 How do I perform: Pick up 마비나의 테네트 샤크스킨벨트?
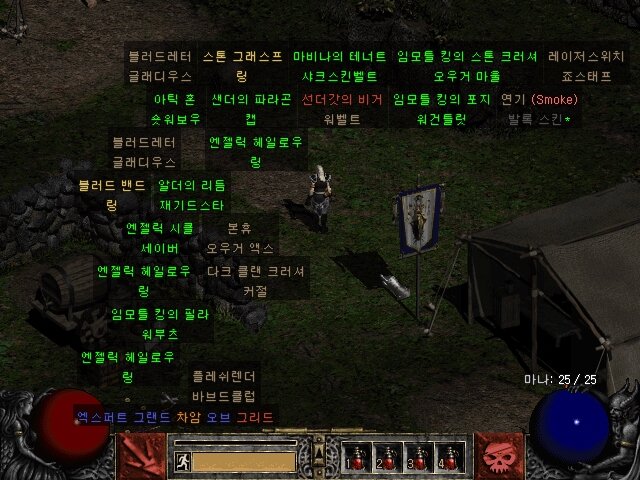[x=340, y=66]
